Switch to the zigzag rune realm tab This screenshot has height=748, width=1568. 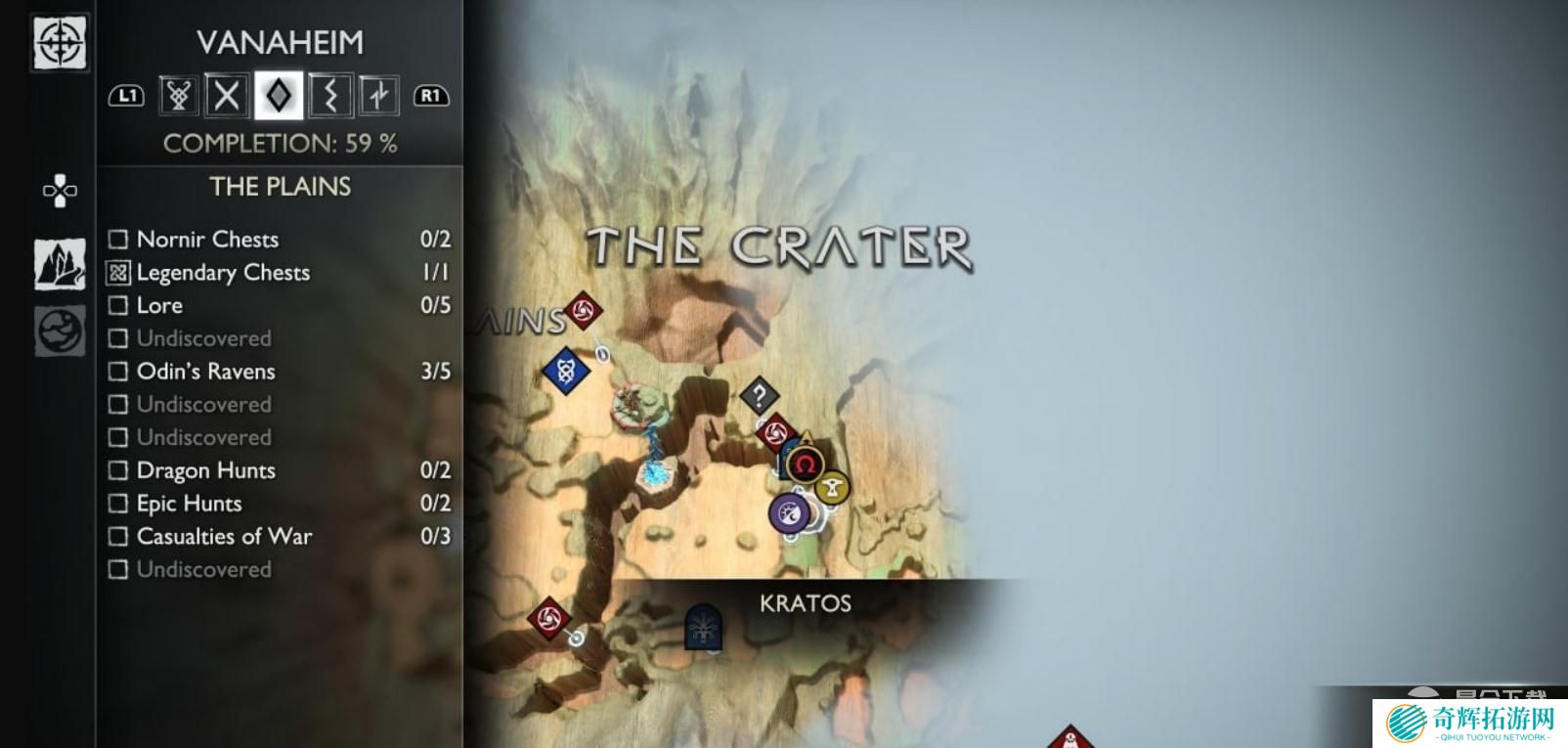click(329, 96)
